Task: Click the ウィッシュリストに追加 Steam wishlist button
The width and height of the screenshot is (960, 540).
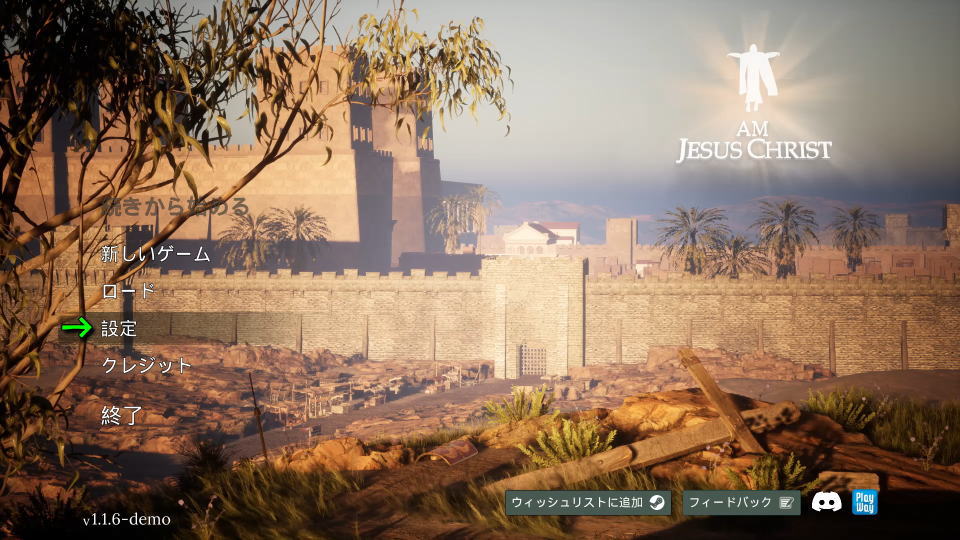Action: click(587, 502)
